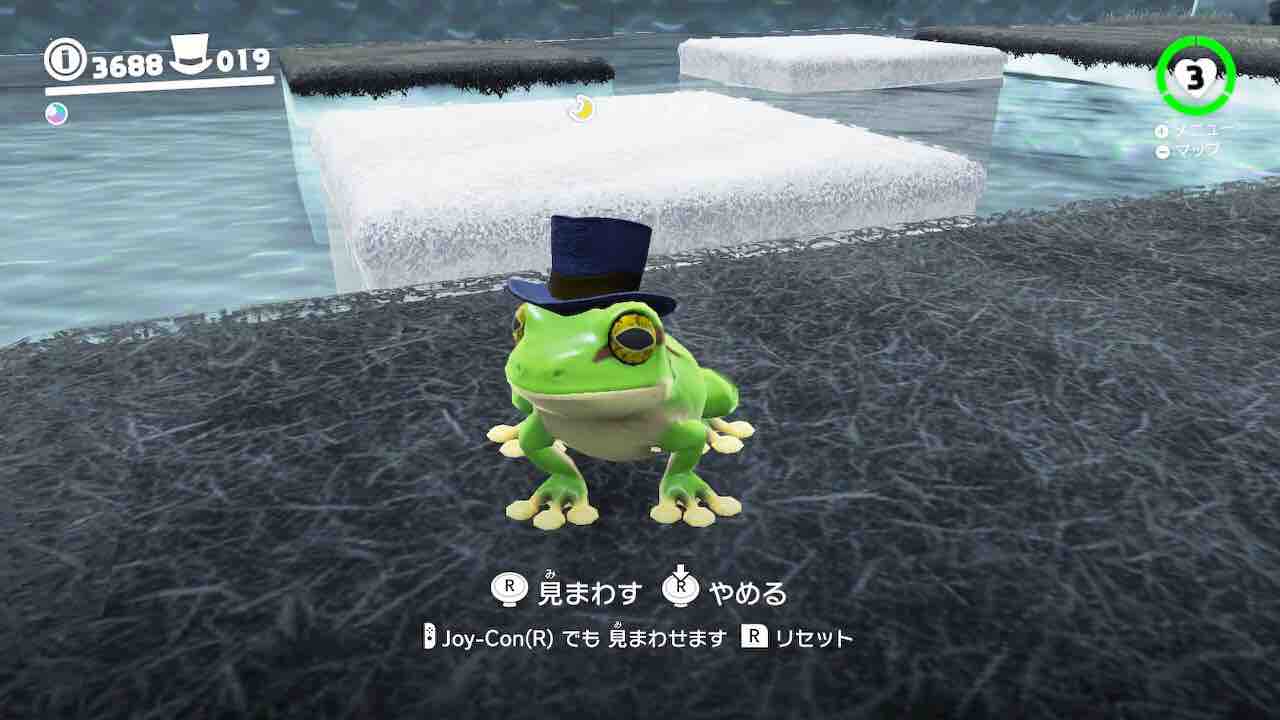Screen dimensions: 1280x720
Task: Open the メニュー via its label
Action: tap(1200, 130)
